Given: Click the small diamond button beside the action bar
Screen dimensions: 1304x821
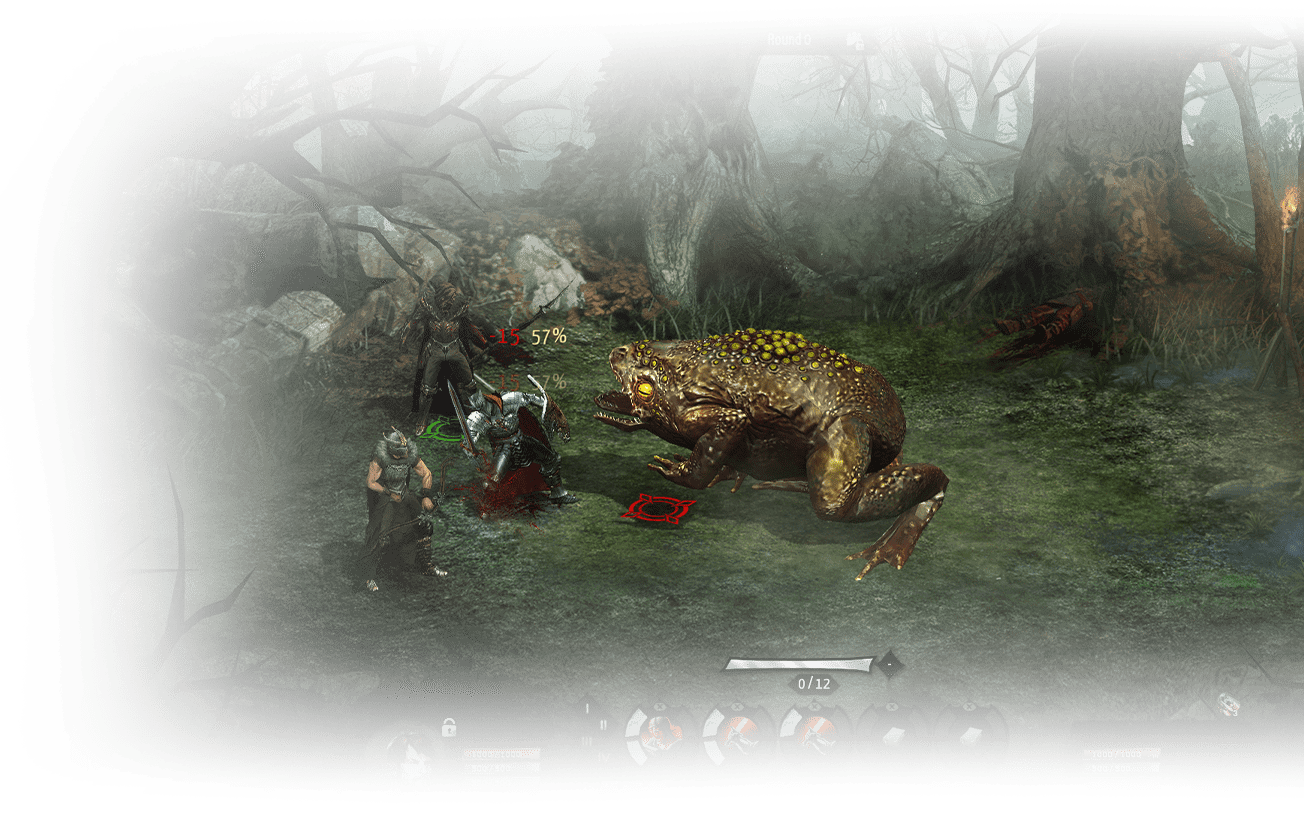Looking at the screenshot, I should (x=888, y=663).
